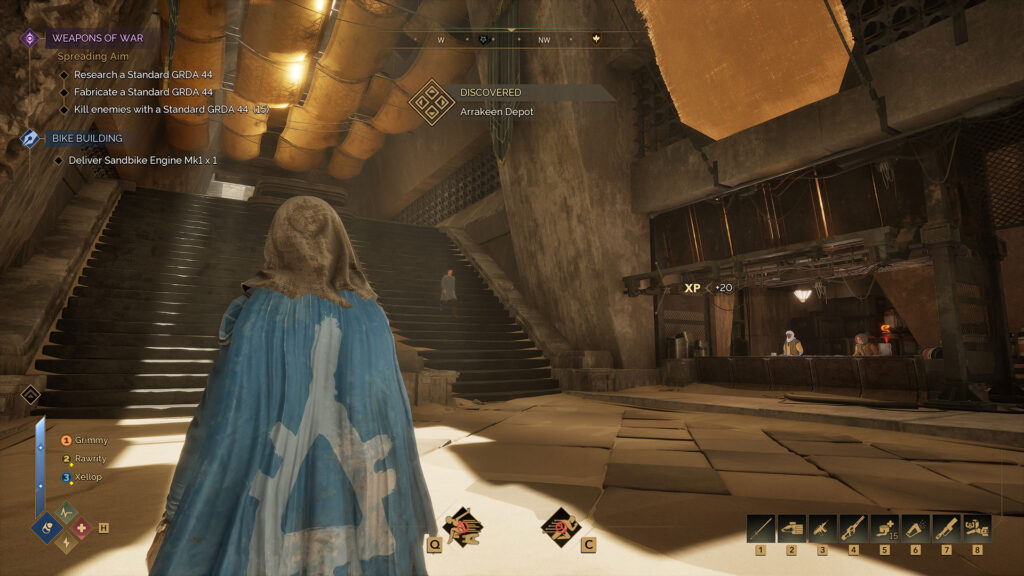This screenshot has width=1024, height=576.
Task: Select the tool in hotbar slot 8
Action: 976,528
